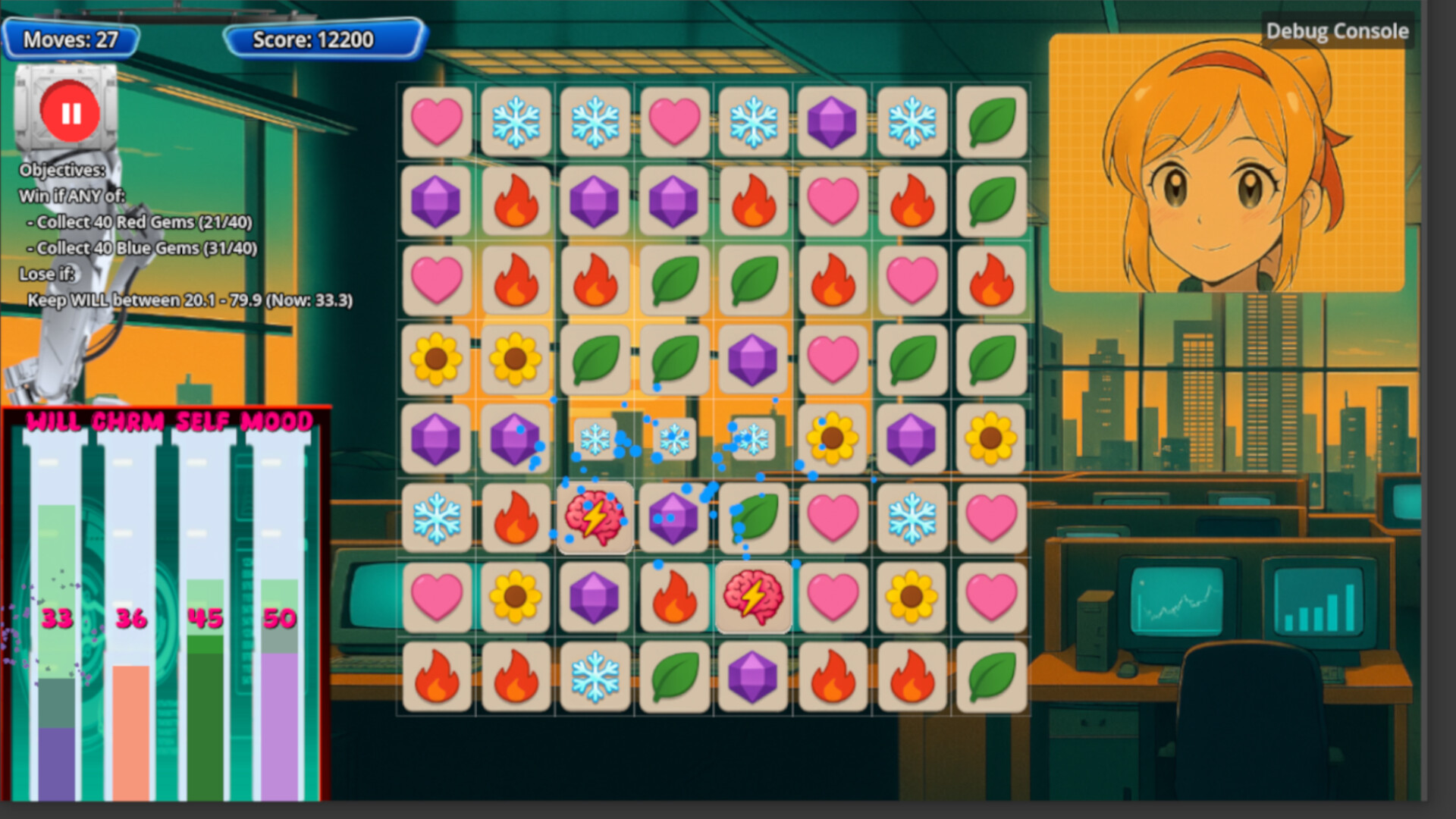Click the purple gem in the top row
Screen dimensions: 1456x819
pyautogui.click(x=833, y=121)
